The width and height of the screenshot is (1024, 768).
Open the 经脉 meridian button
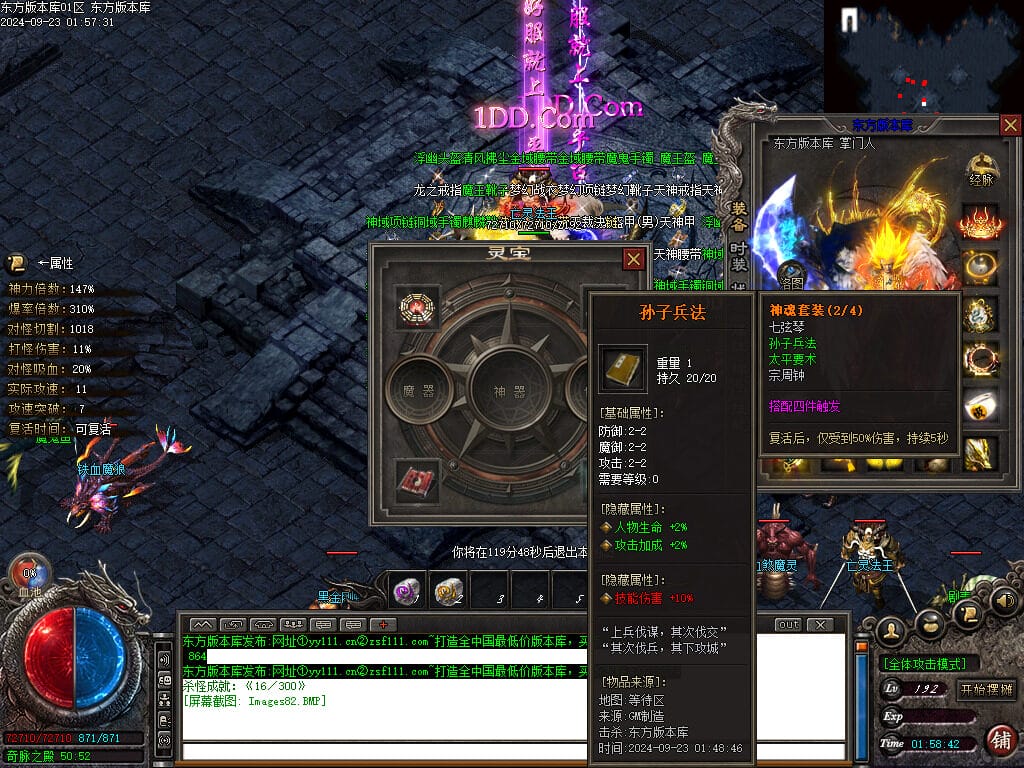981,172
